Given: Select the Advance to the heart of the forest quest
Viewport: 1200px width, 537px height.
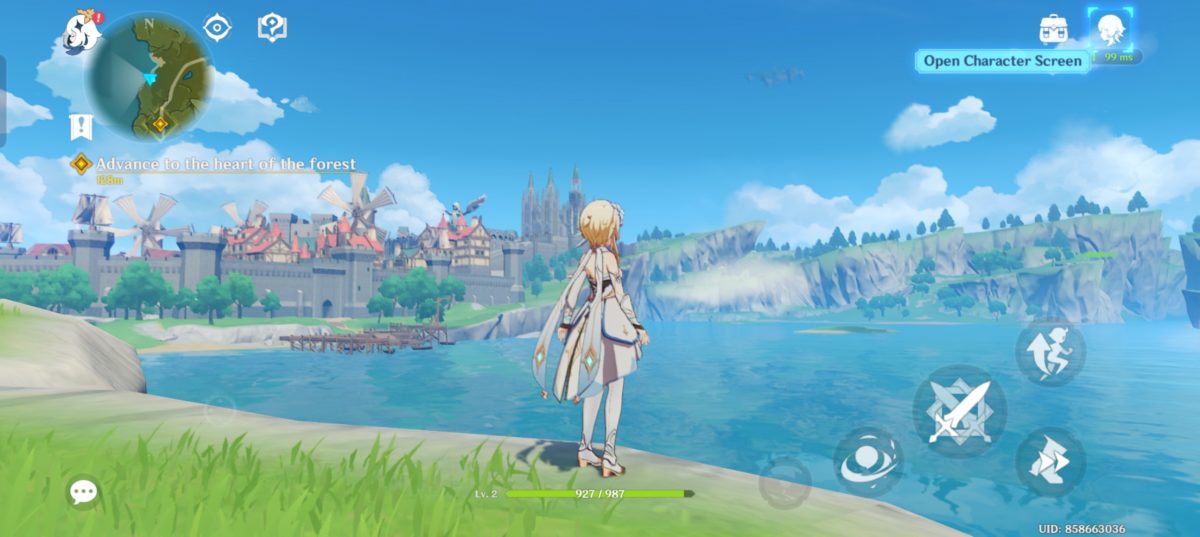Looking at the screenshot, I should coord(225,164).
